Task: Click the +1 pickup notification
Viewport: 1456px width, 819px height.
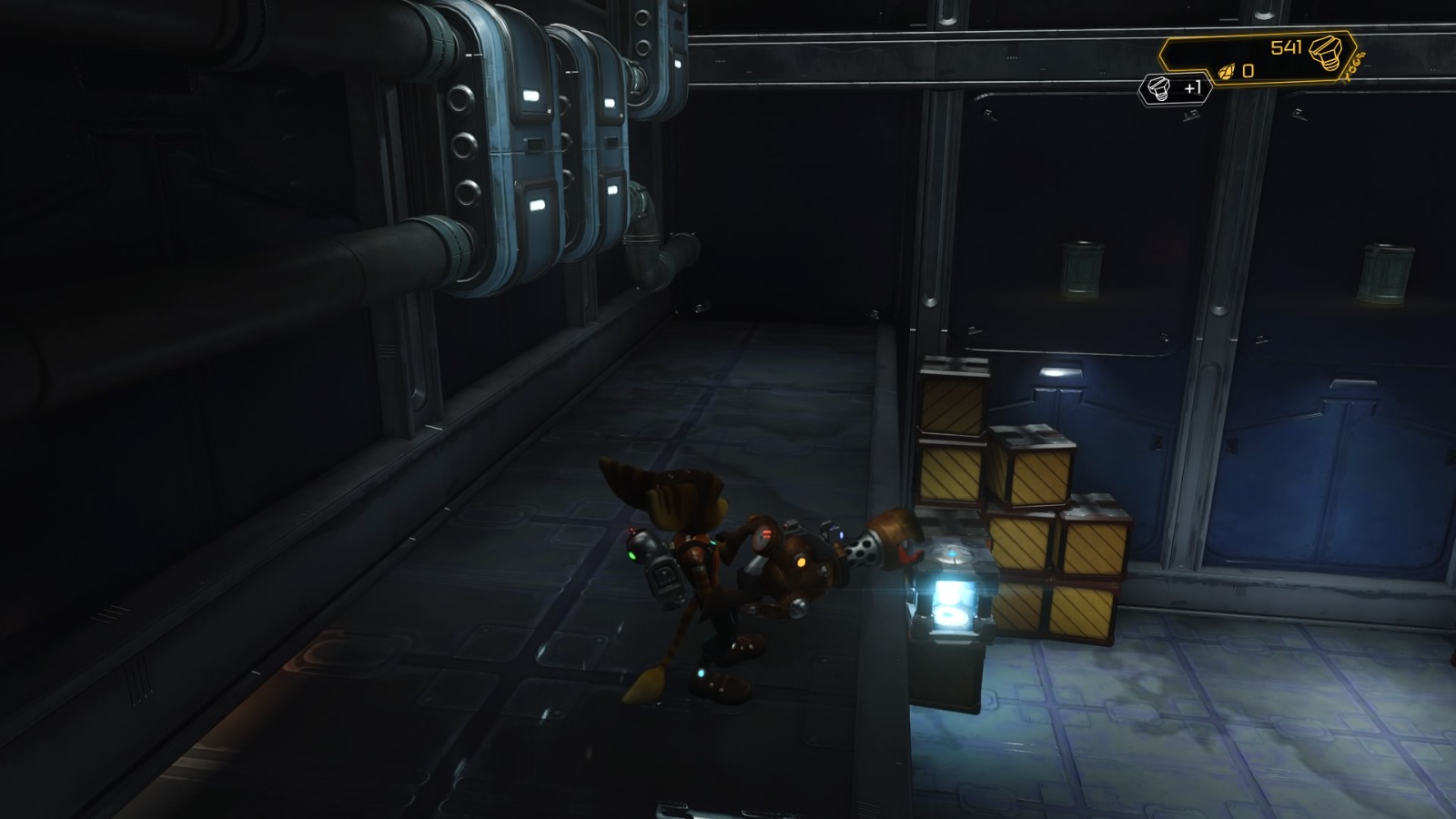Action: coord(1193,88)
